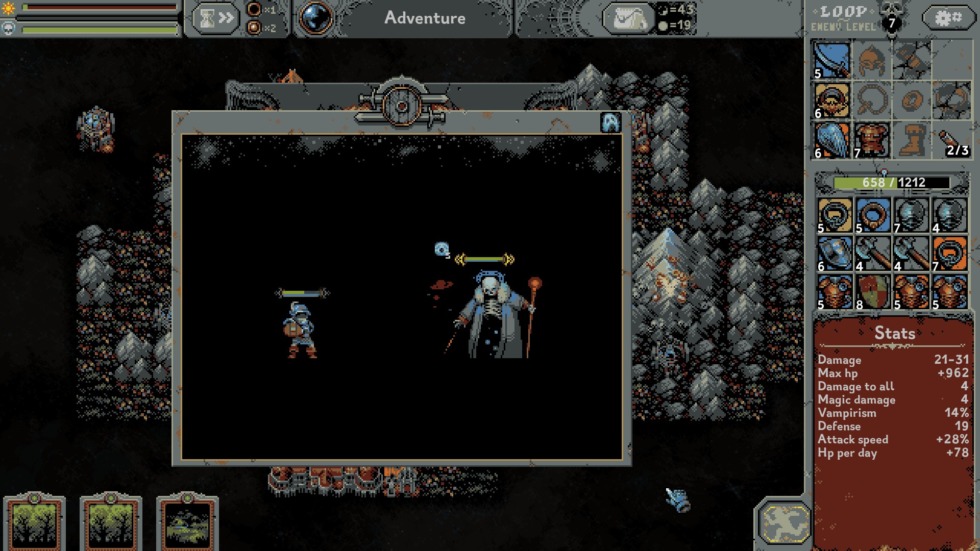The image size is (980, 551).
Task: Toggle the hourglass game speed button
Action: click(x=215, y=18)
